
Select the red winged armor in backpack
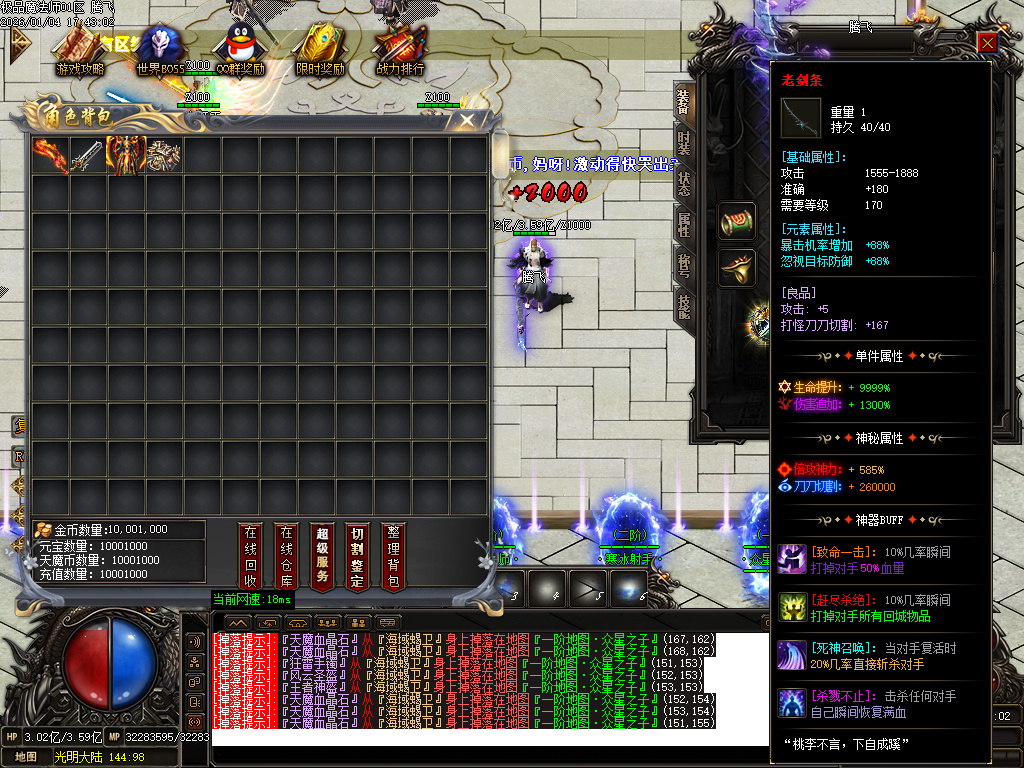click(x=126, y=155)
